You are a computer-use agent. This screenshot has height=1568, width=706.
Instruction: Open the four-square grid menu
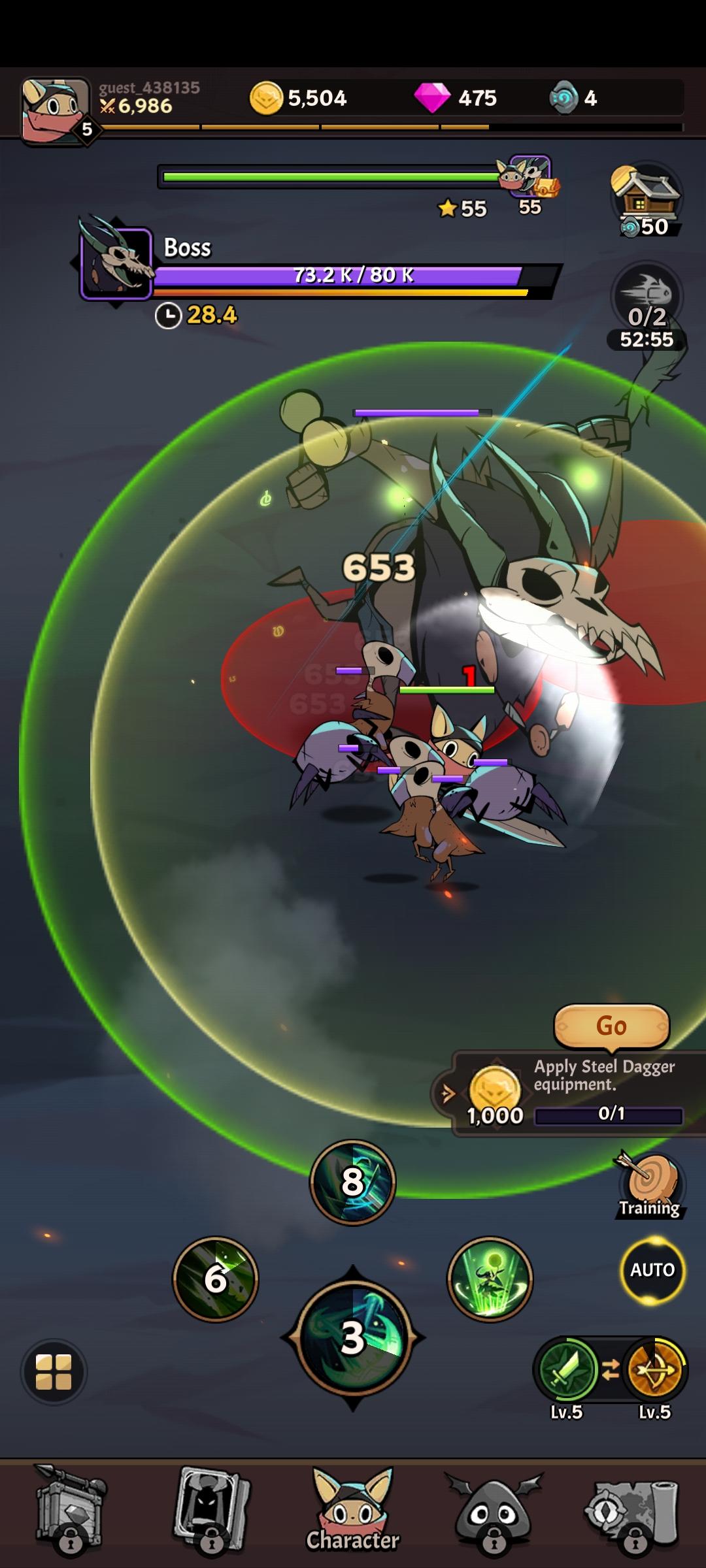pos(54,1371)
